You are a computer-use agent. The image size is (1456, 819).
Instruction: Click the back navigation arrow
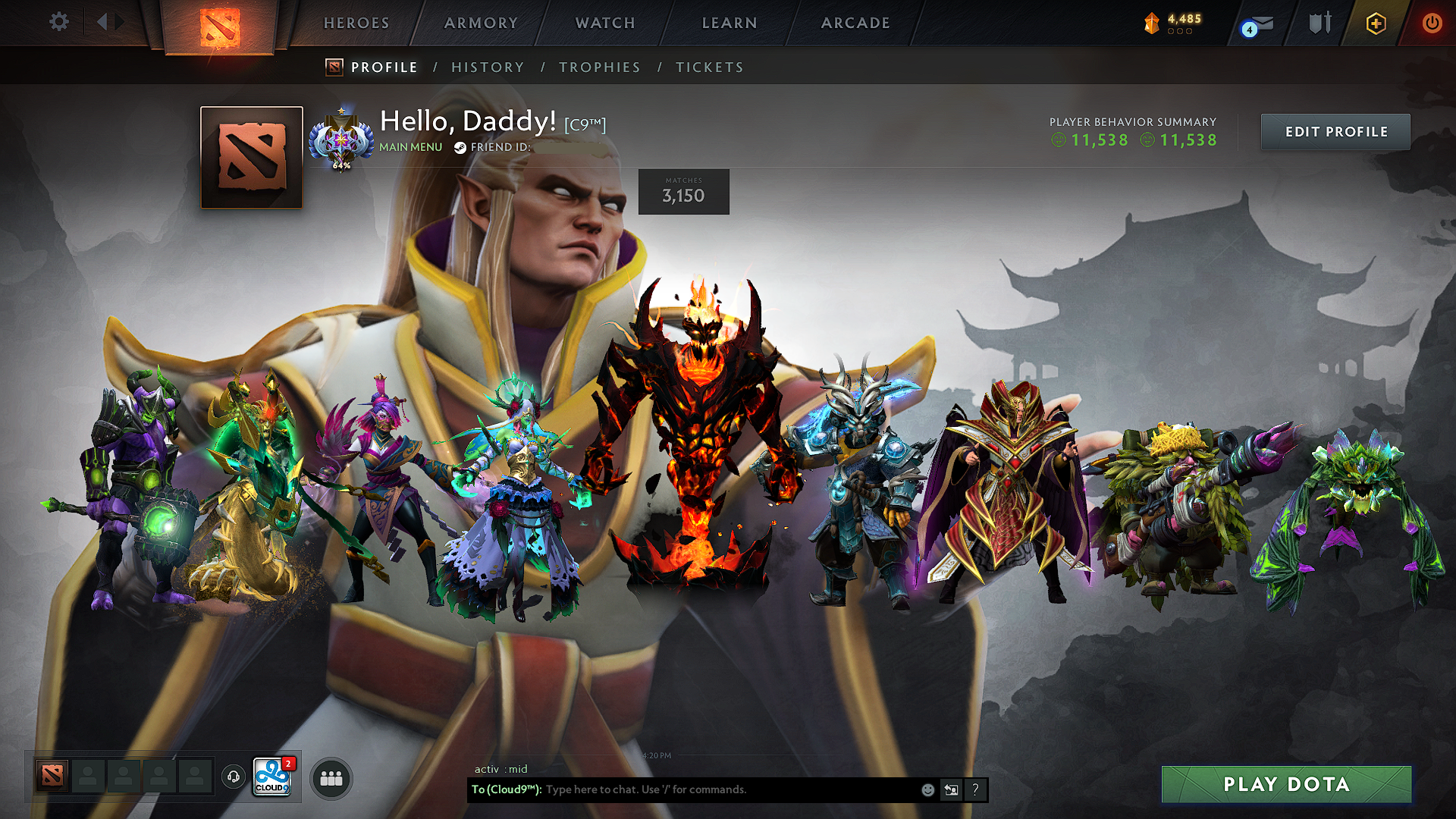tap(103, 22)
